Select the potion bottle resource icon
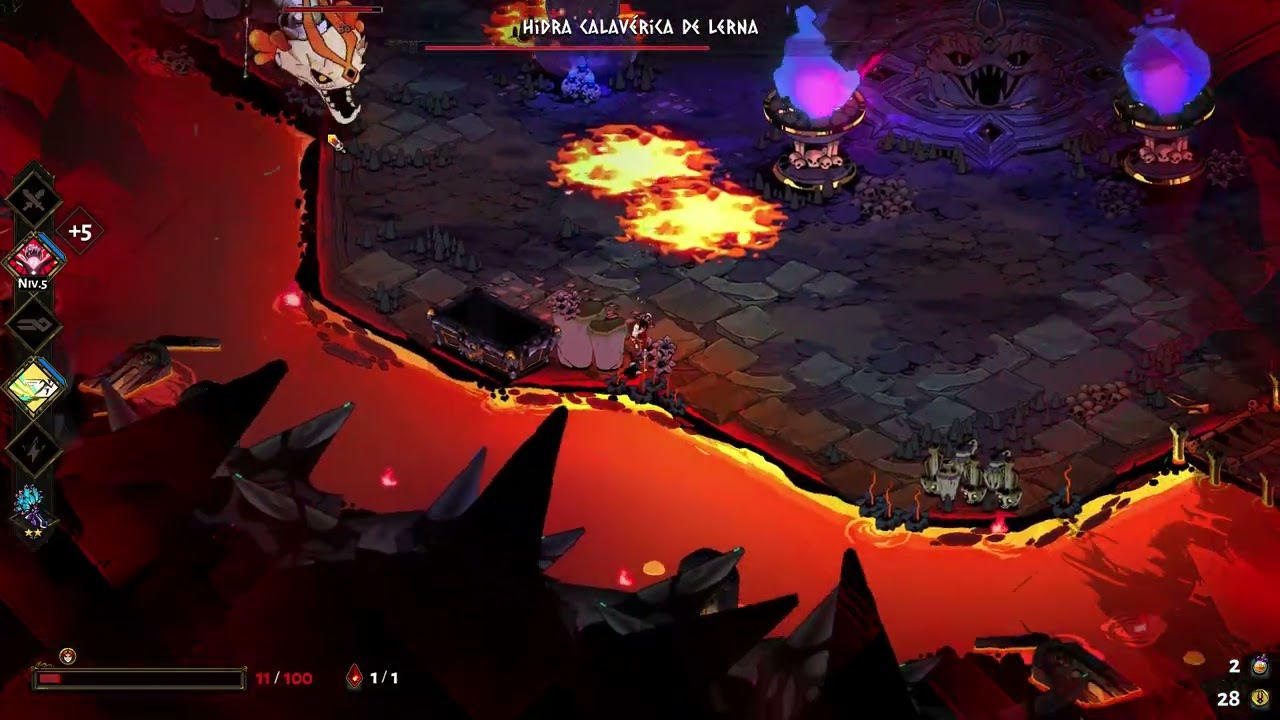This screenshot has height=720, width=1280. [x=1260, y=666]
